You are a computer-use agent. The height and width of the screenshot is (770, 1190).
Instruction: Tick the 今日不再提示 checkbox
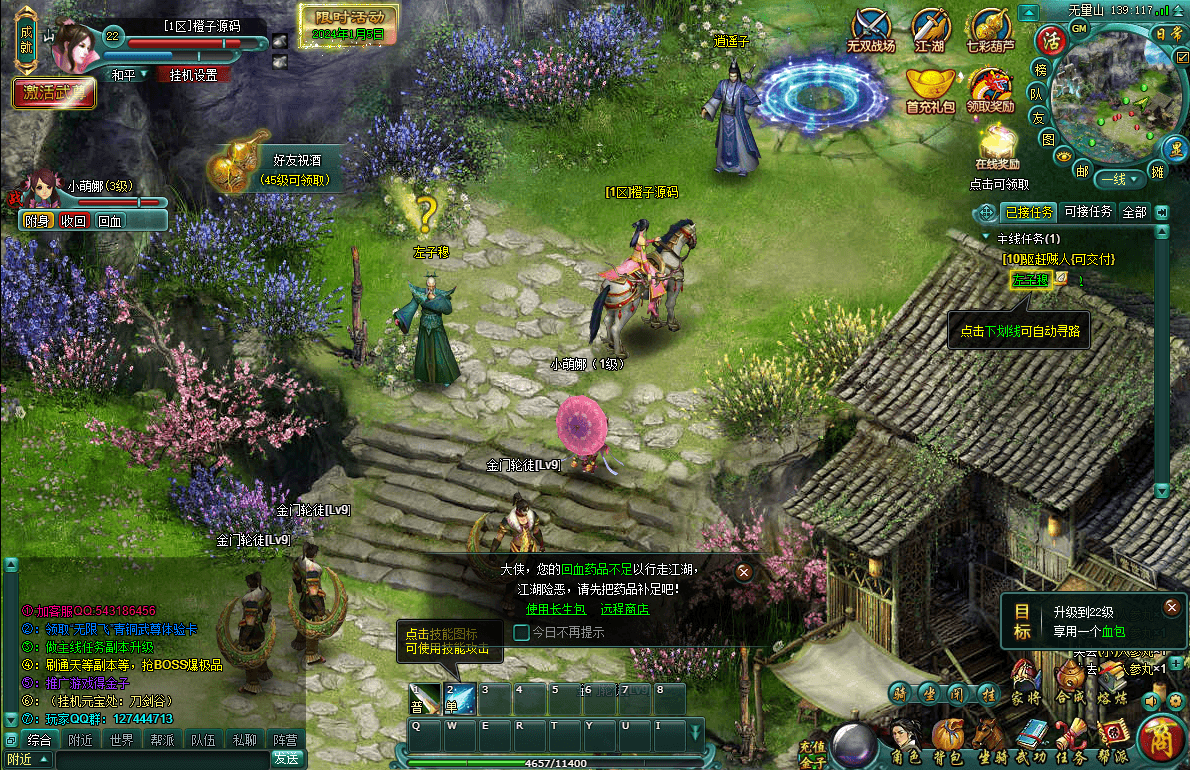[521, 632]
